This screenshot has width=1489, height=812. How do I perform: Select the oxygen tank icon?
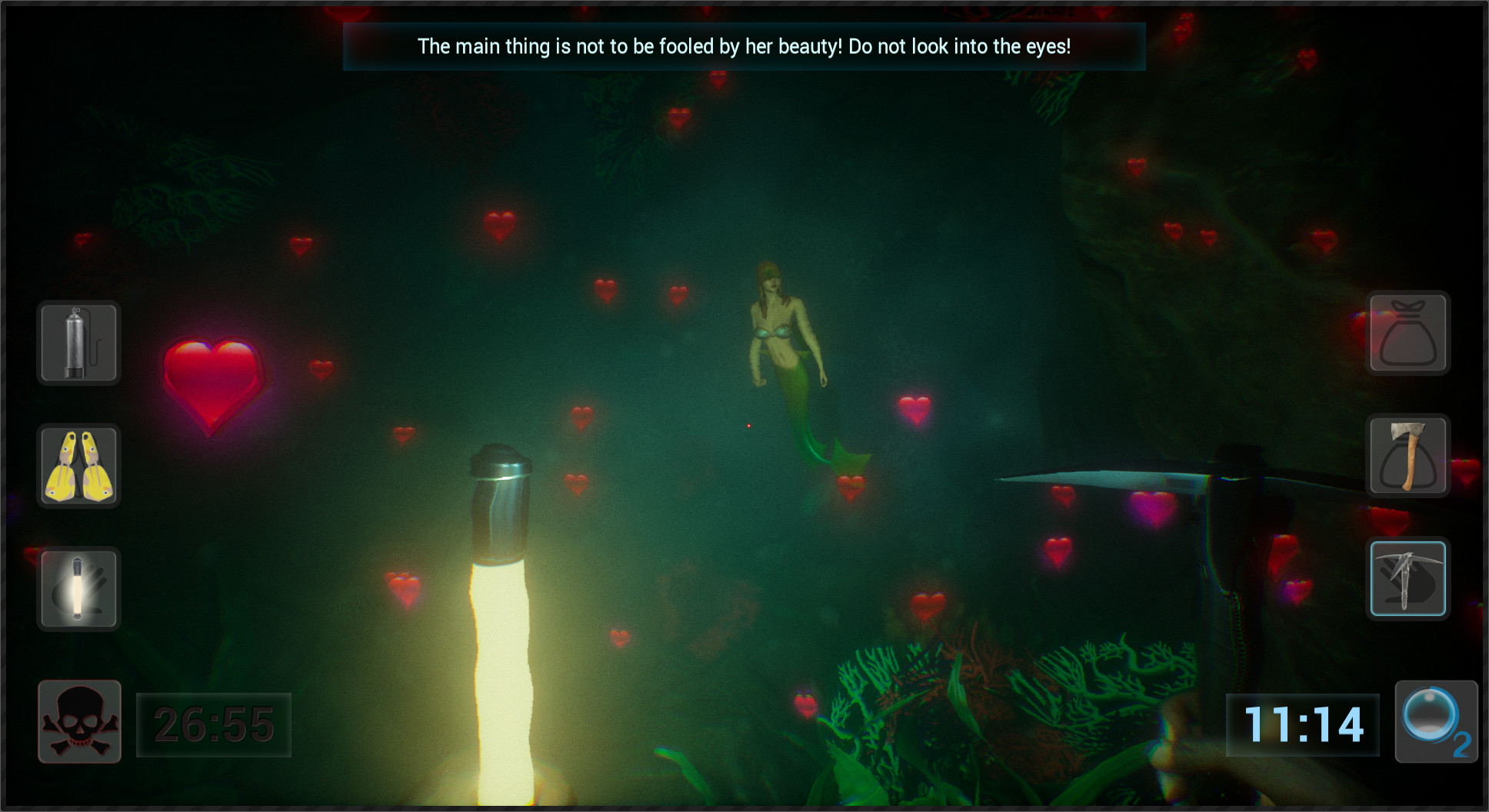[x=78, y=343]
